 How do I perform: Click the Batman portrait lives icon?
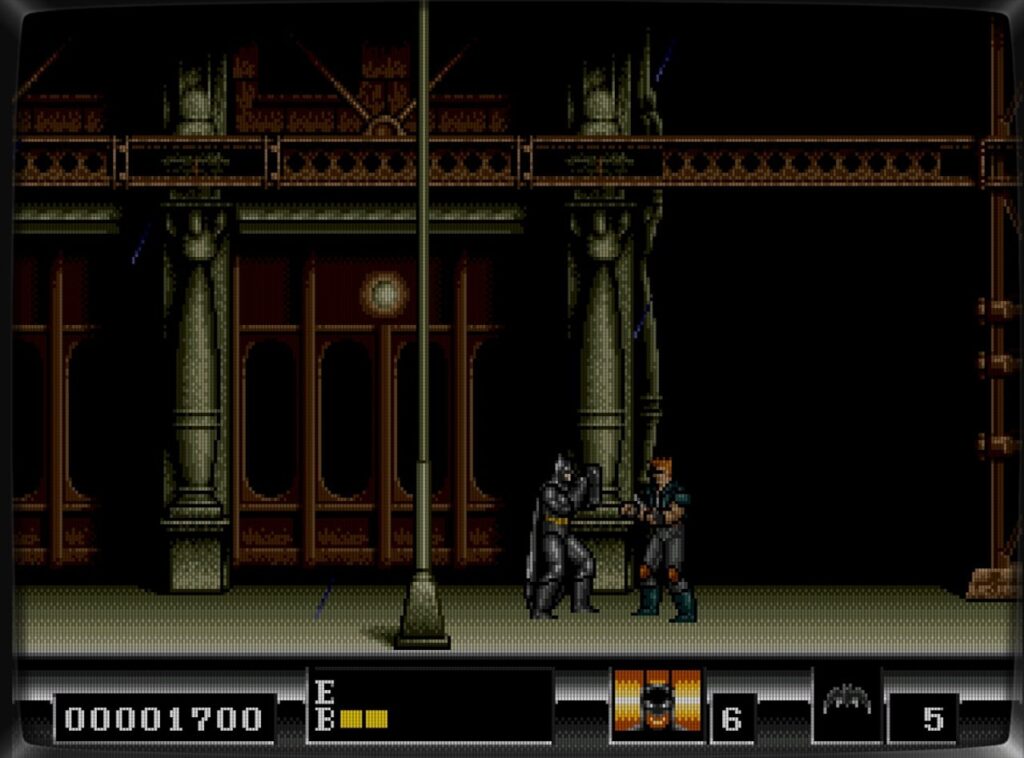[x=657, y=703]
